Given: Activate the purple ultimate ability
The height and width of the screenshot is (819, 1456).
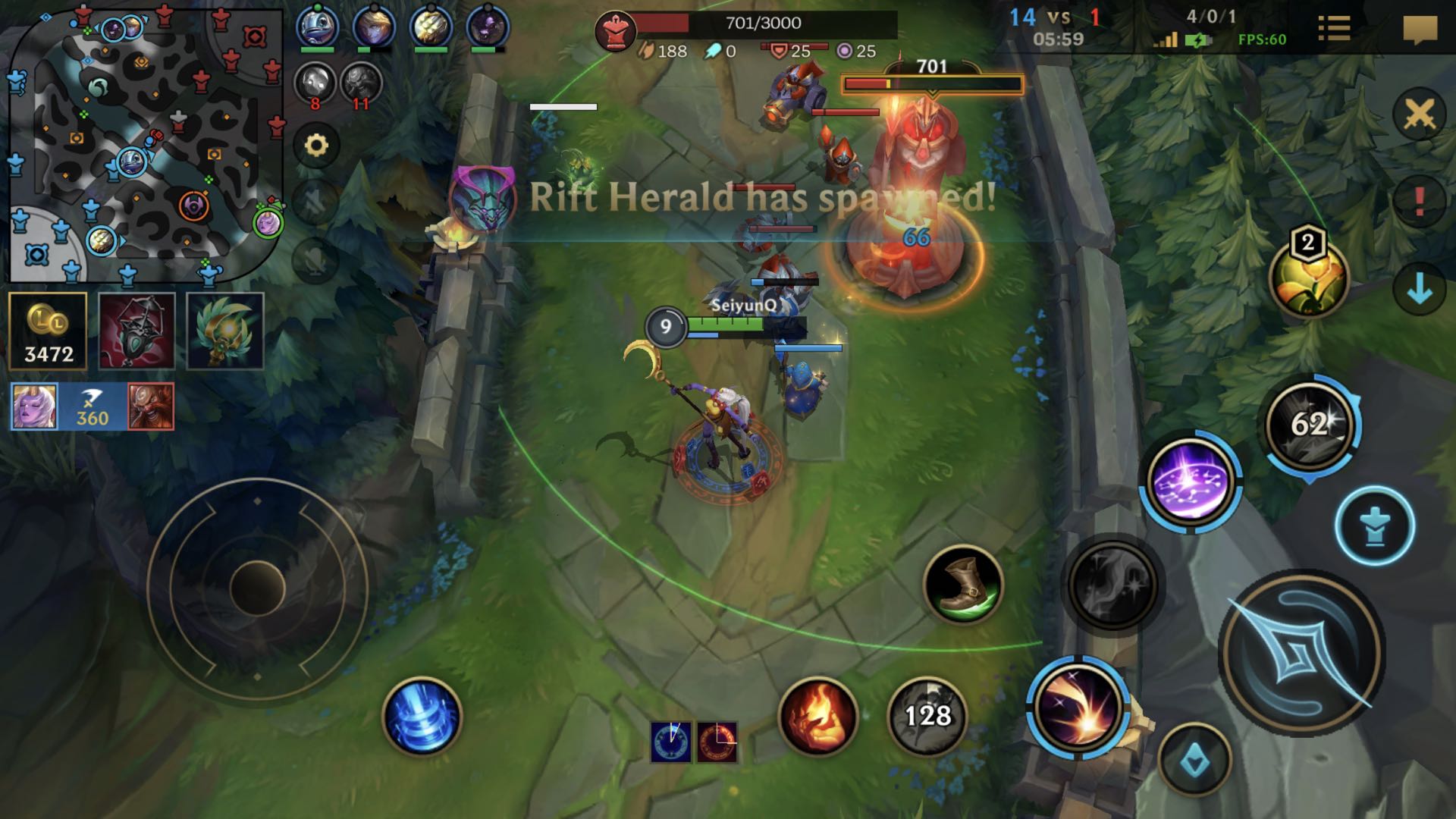Looking at the screenshot, I should 1190,481.
